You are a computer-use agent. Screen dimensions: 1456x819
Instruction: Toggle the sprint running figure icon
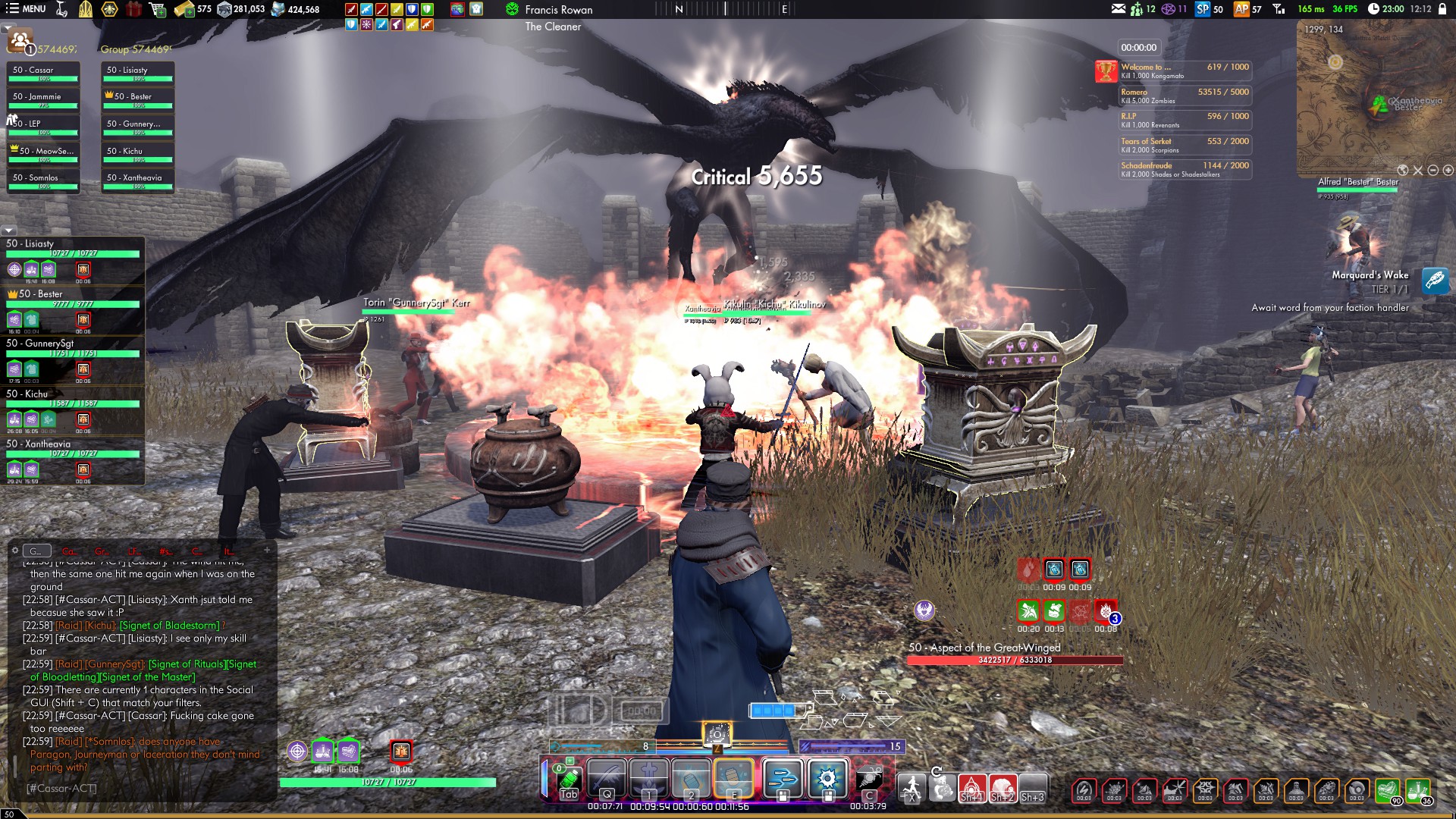[911, 788]
